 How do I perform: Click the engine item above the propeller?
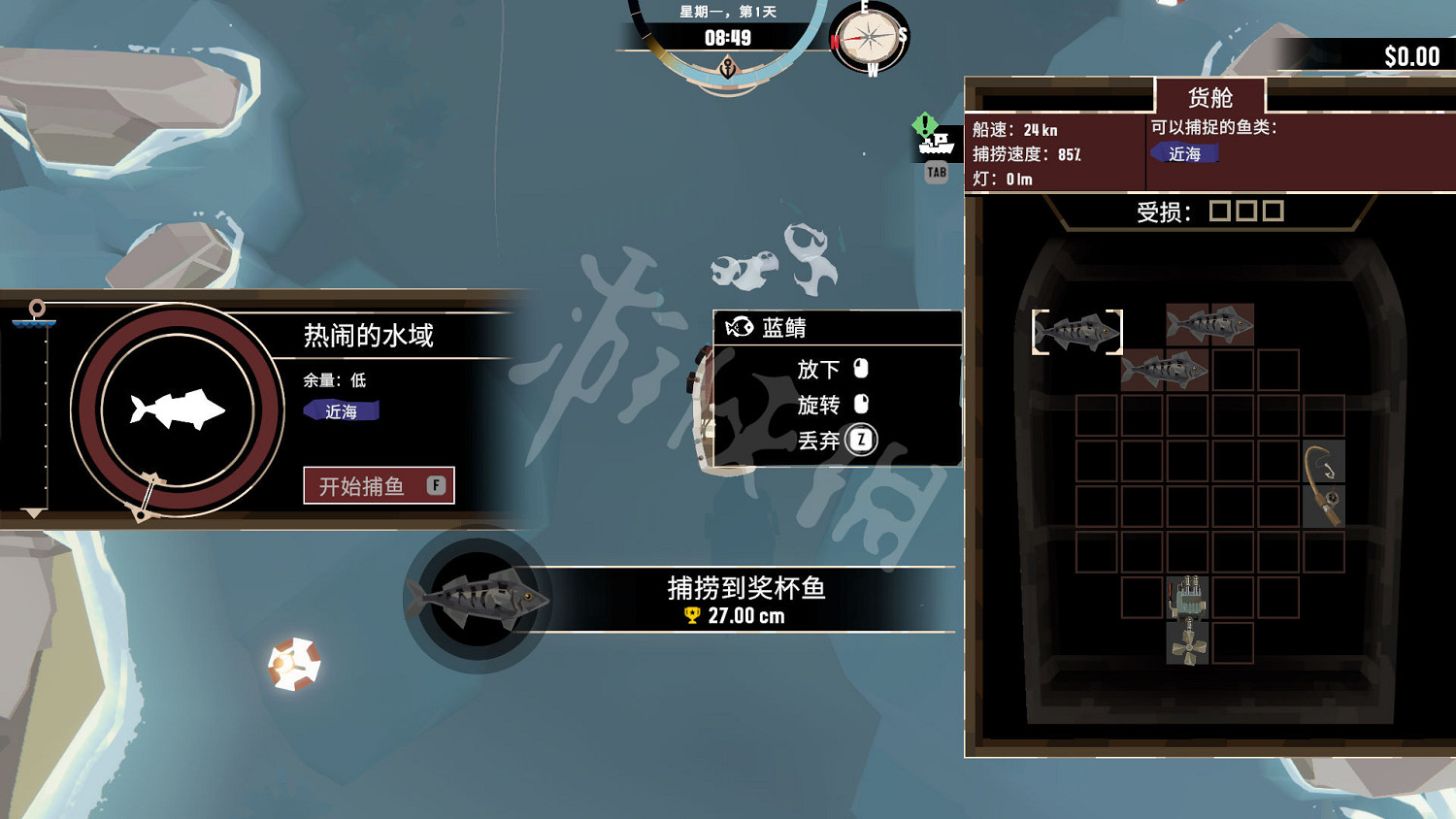pos(1186,597)
